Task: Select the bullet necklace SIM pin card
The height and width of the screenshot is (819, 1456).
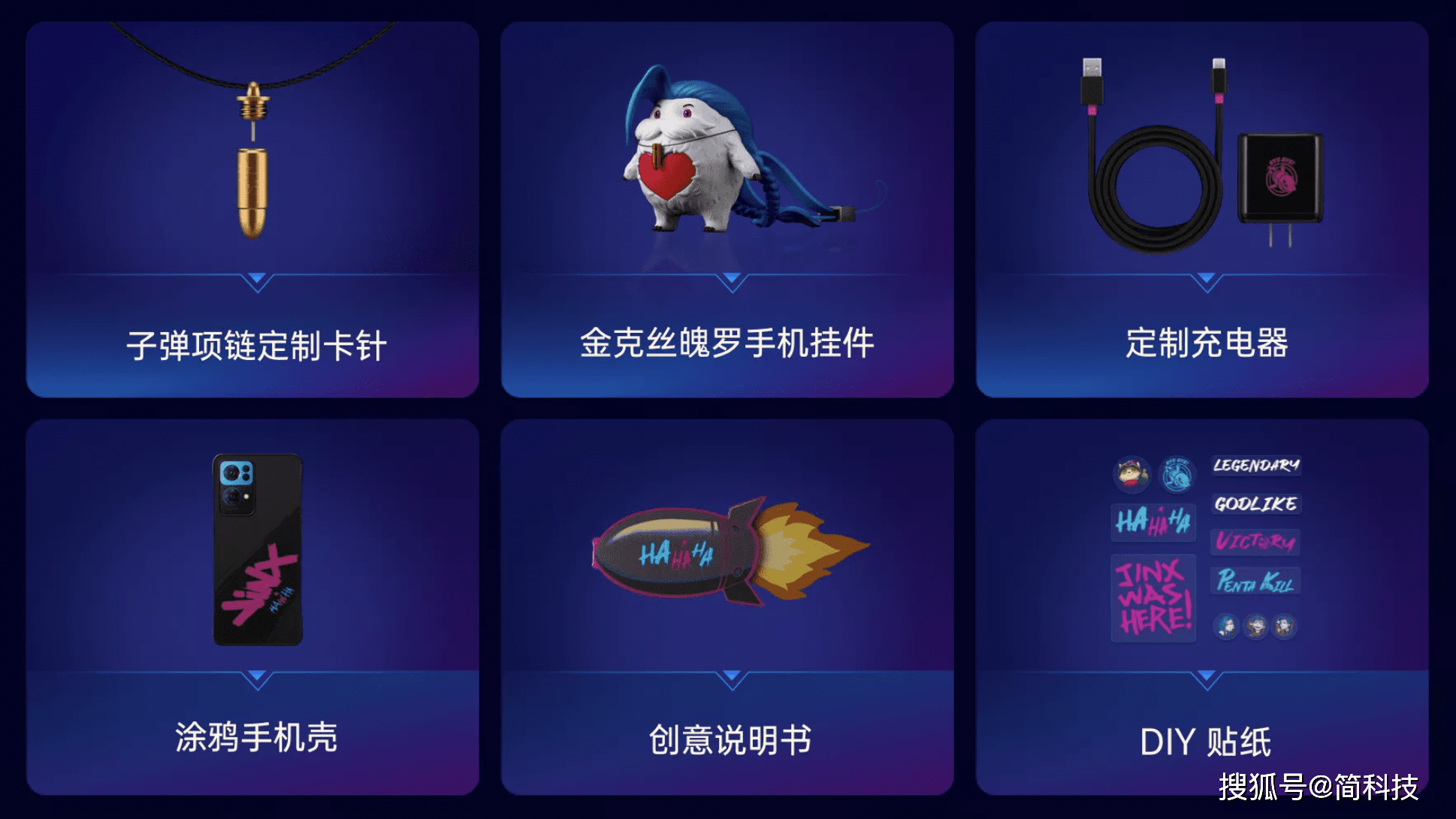Action: (252, 209)
